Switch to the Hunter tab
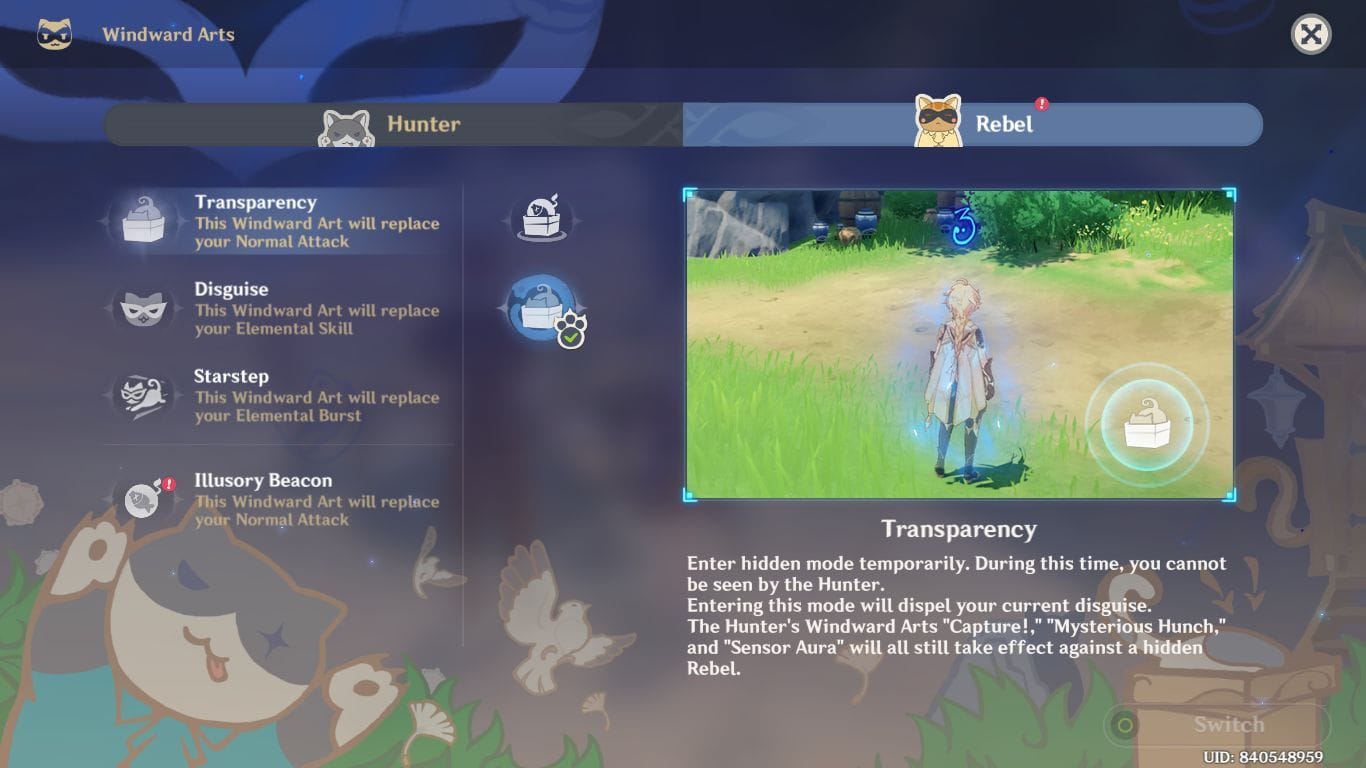 pyautogui.click(x=393, y=125)
